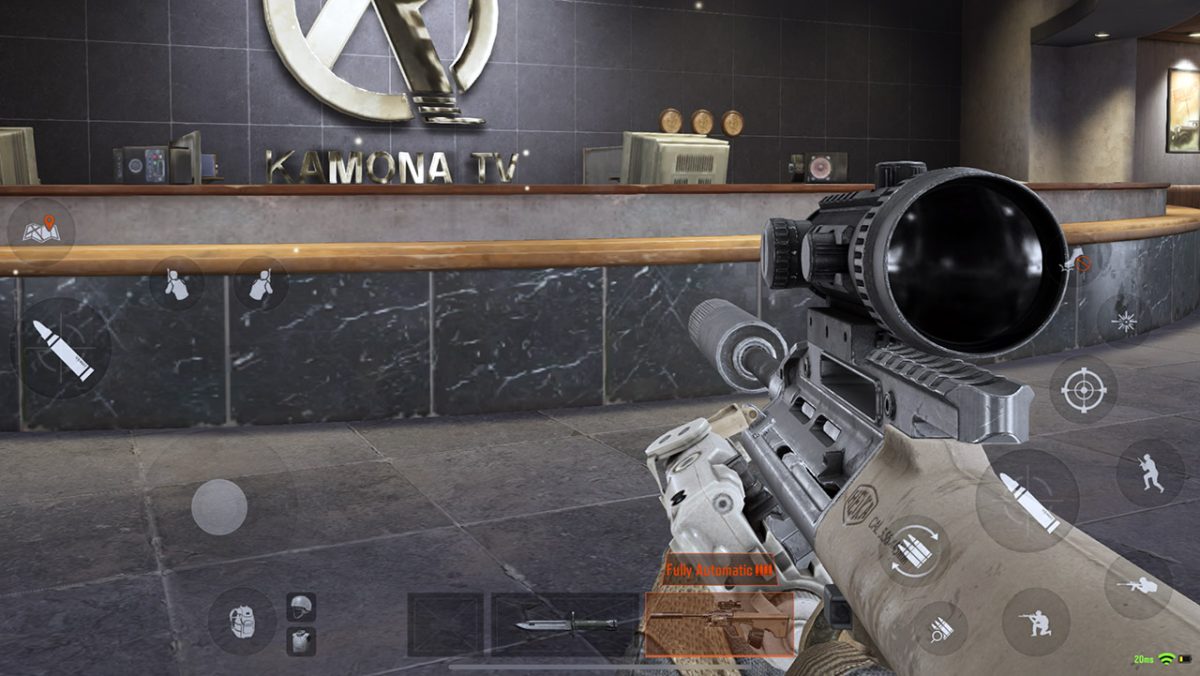The height and width of the screenshot is (676, 1200).
Task: Toggle the Fully Automatic fire mode
Action: click(x=720, y=570)
